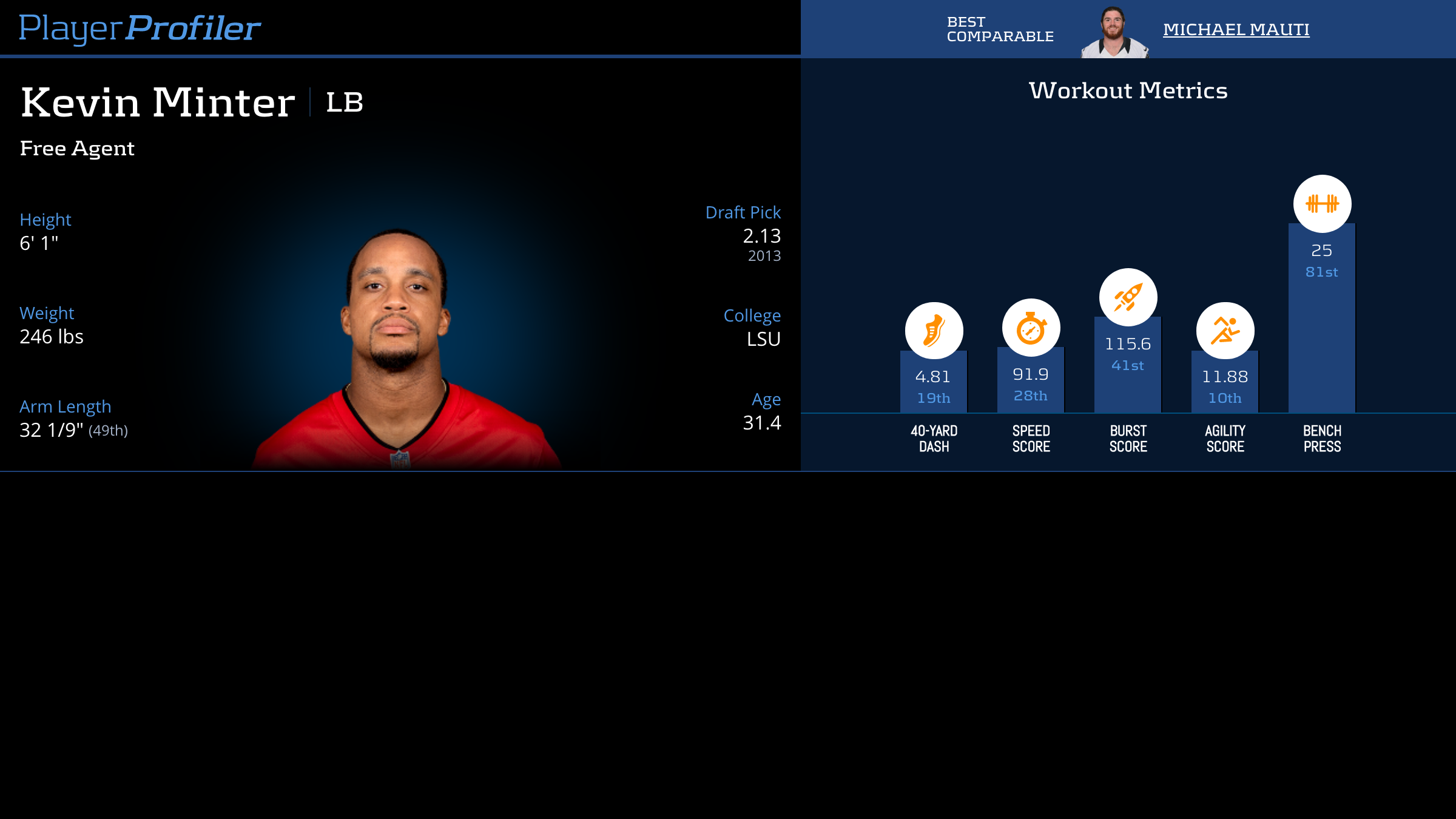Screen dimensions: 1456x819
Task: Open Michael Mauti's player profile link
Action: click(1236, 29)
